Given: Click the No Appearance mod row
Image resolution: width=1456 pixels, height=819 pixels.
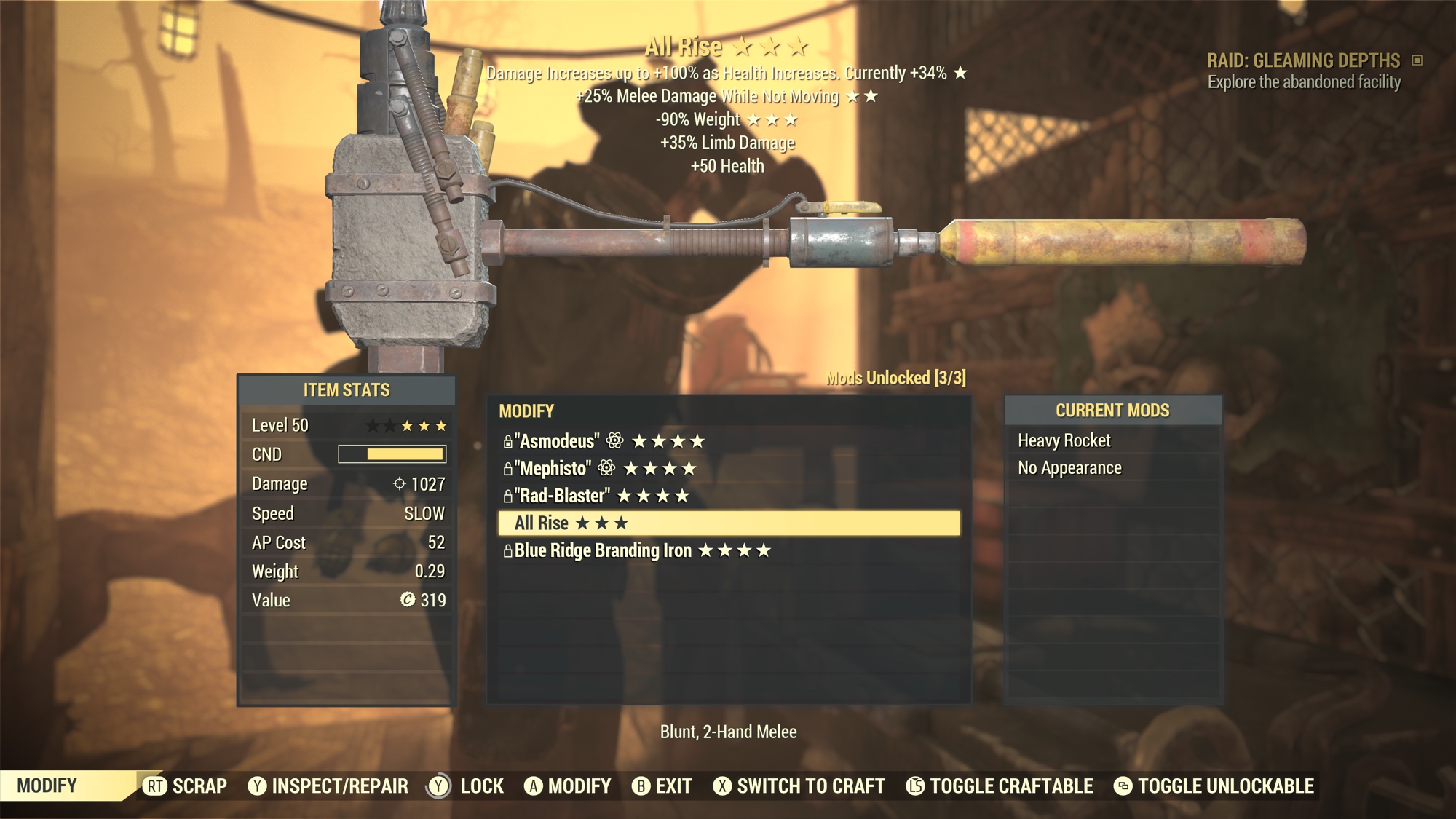Looking at the screenshot, I should point(1069,468).
